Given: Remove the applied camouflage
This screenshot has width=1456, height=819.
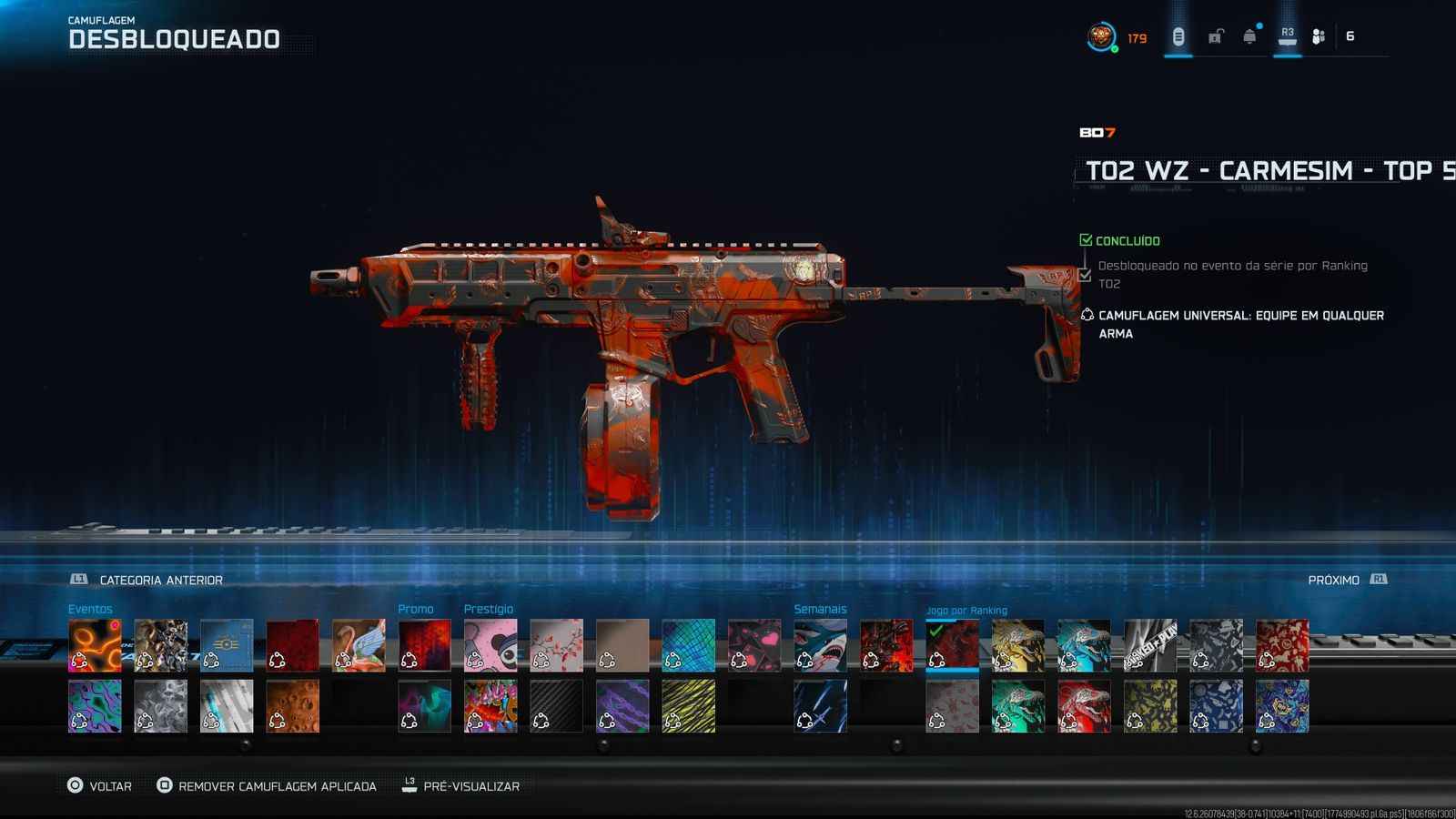Looking at the screenshot, I should point(267,786).
